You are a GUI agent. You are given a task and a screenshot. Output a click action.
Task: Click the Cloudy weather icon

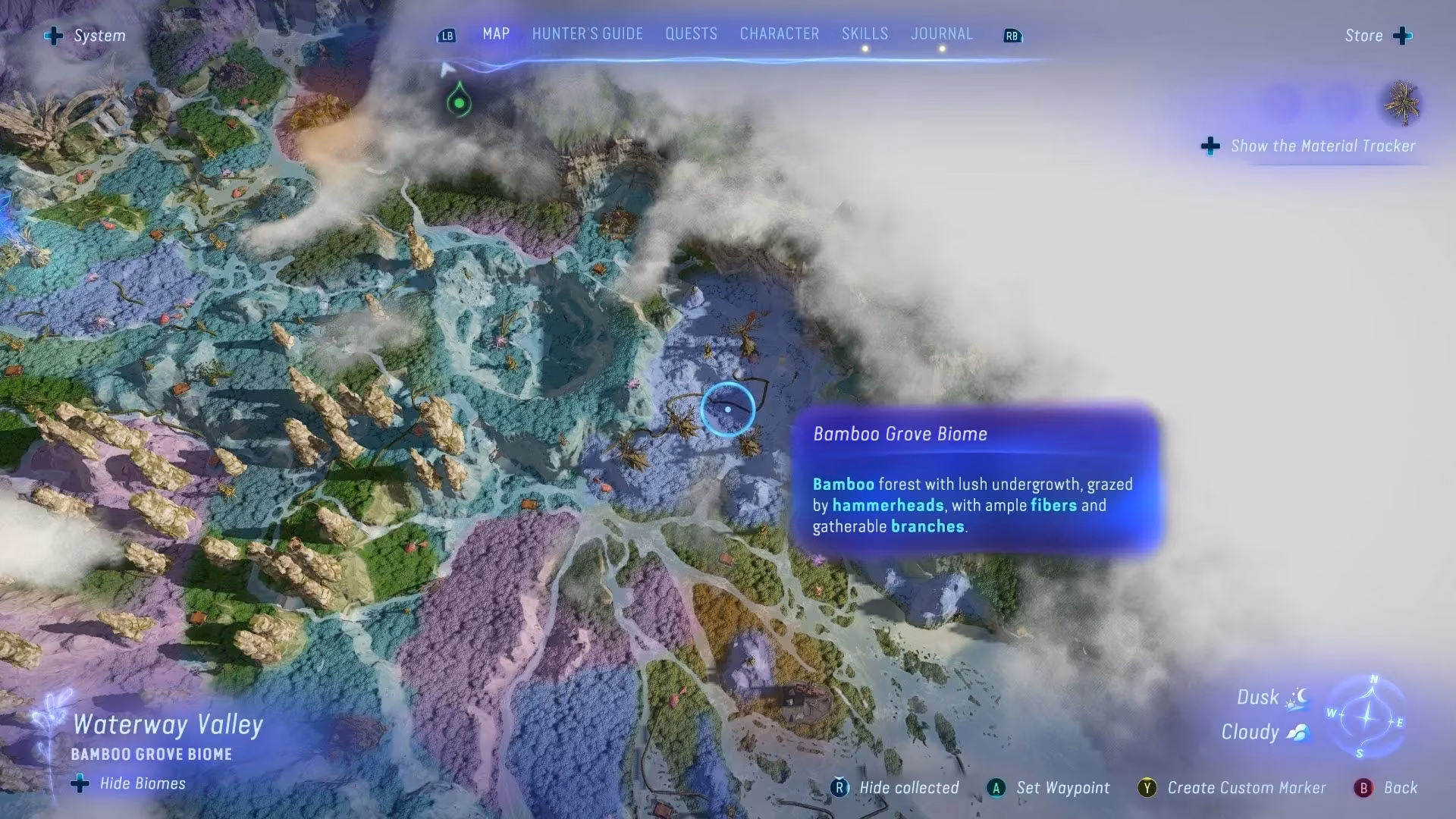(1298, 731)
